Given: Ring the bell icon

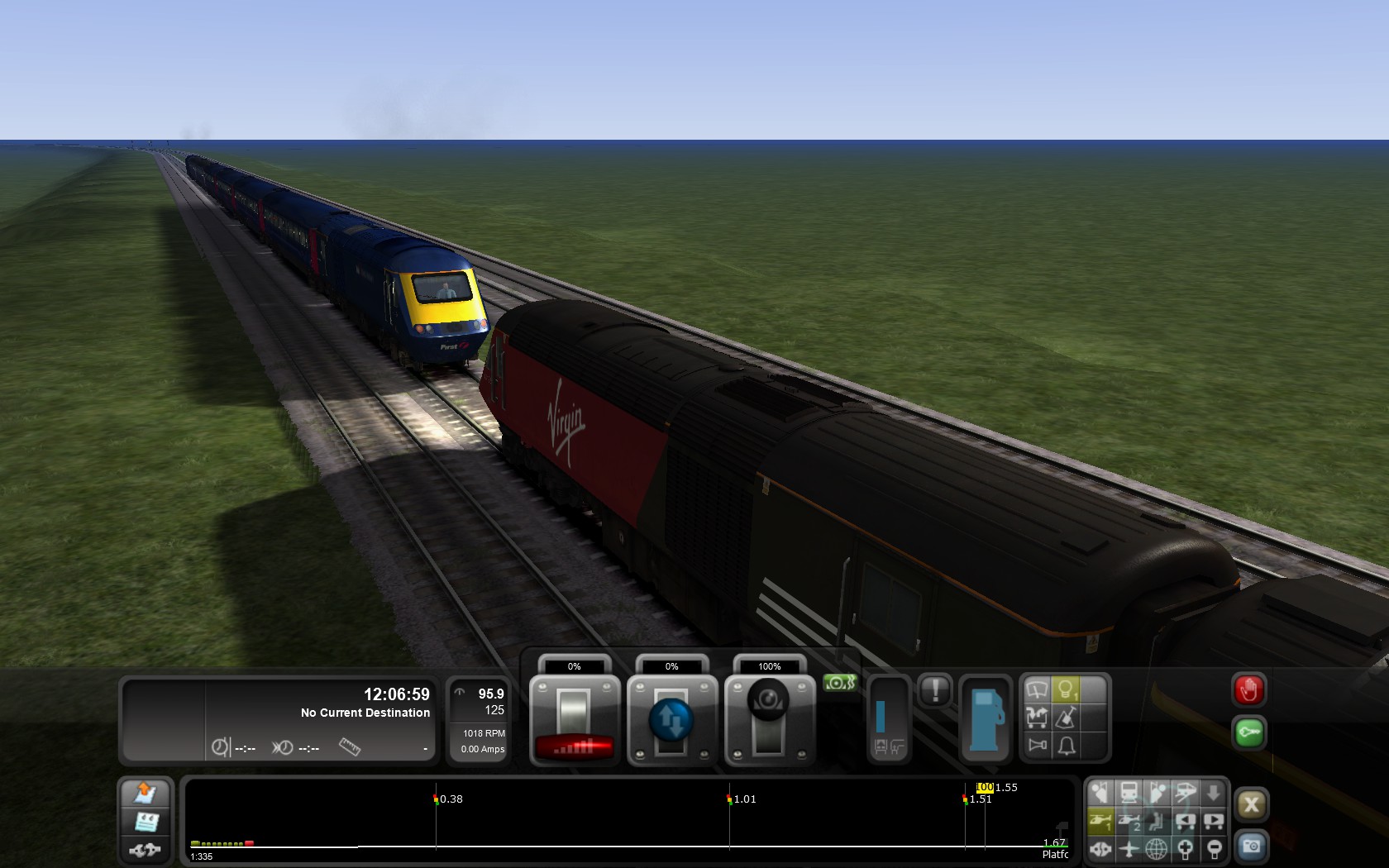Looking at the screenshot, I should (1066, 746).
